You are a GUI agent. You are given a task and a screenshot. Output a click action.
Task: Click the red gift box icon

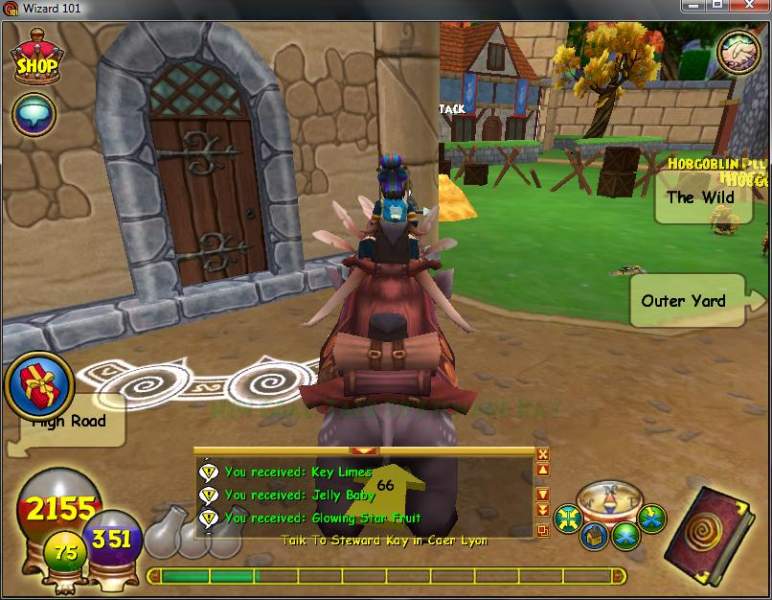pyautogui.click(x=38, y=385)
